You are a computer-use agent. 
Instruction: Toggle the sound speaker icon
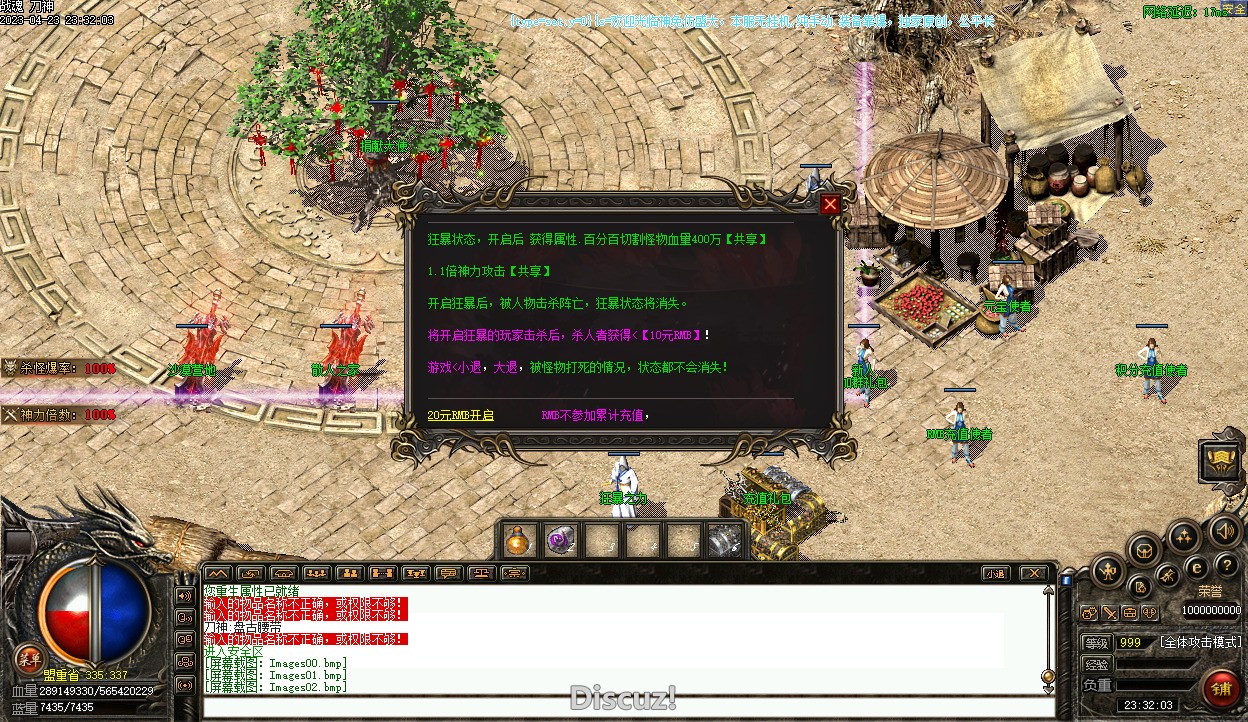(x=1224, y=530)
